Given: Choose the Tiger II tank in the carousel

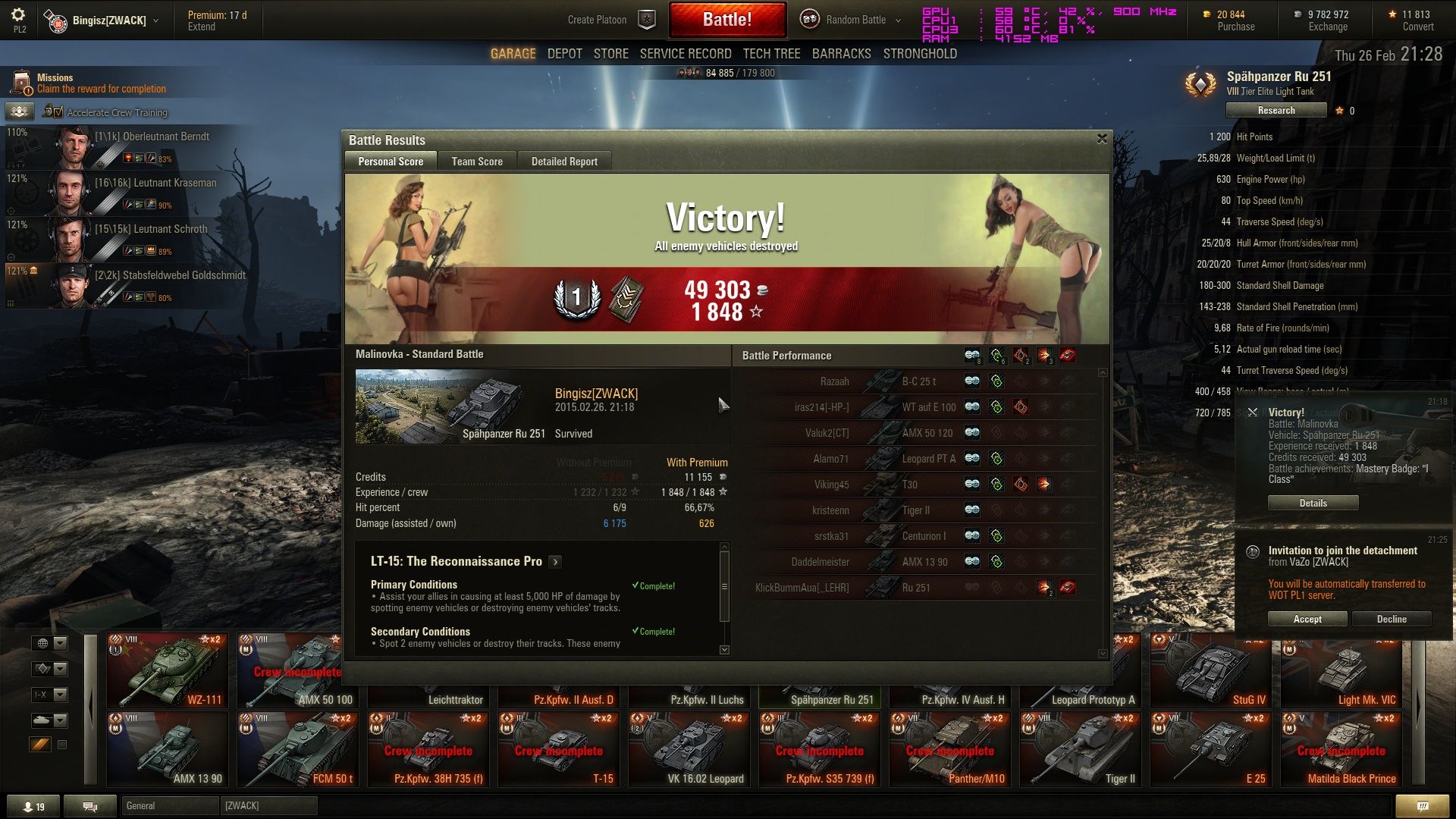Looking at the screenshot, I should click(1081, 749).
